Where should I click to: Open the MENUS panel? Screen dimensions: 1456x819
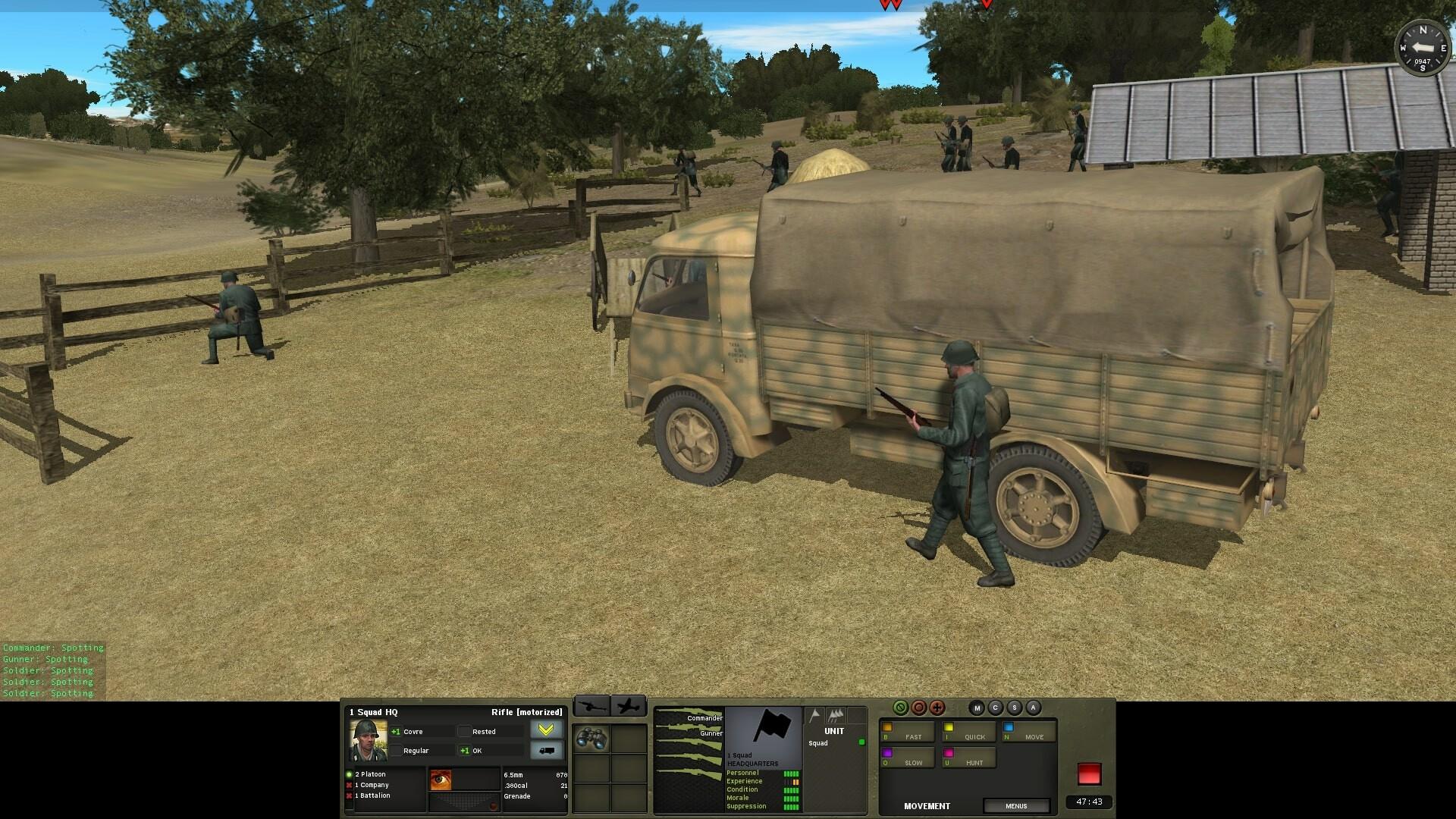tap(1016, 806)
